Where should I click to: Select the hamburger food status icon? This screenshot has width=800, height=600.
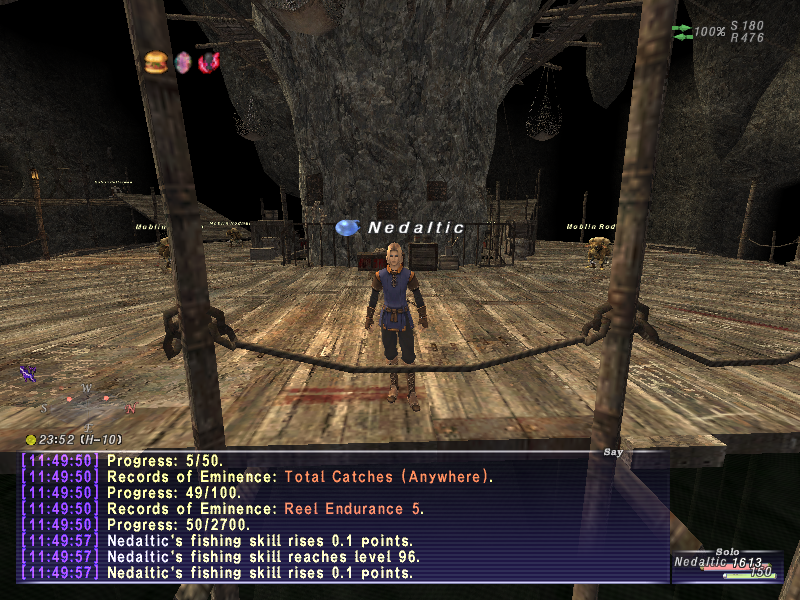click(156, 62)
